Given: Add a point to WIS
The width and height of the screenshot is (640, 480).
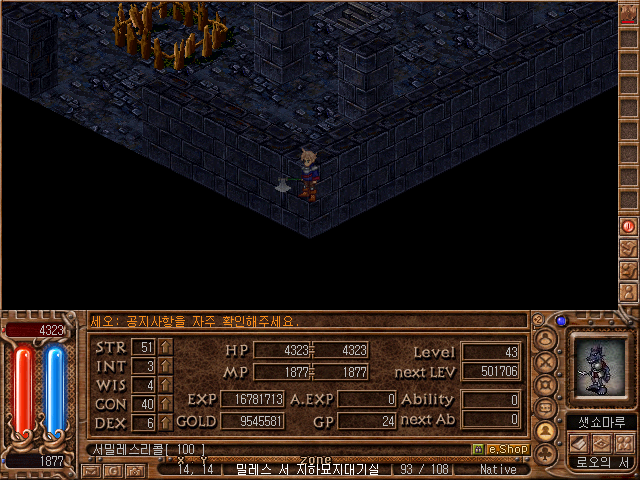Looking at the screenshot, I should click(x=166, y=385).
